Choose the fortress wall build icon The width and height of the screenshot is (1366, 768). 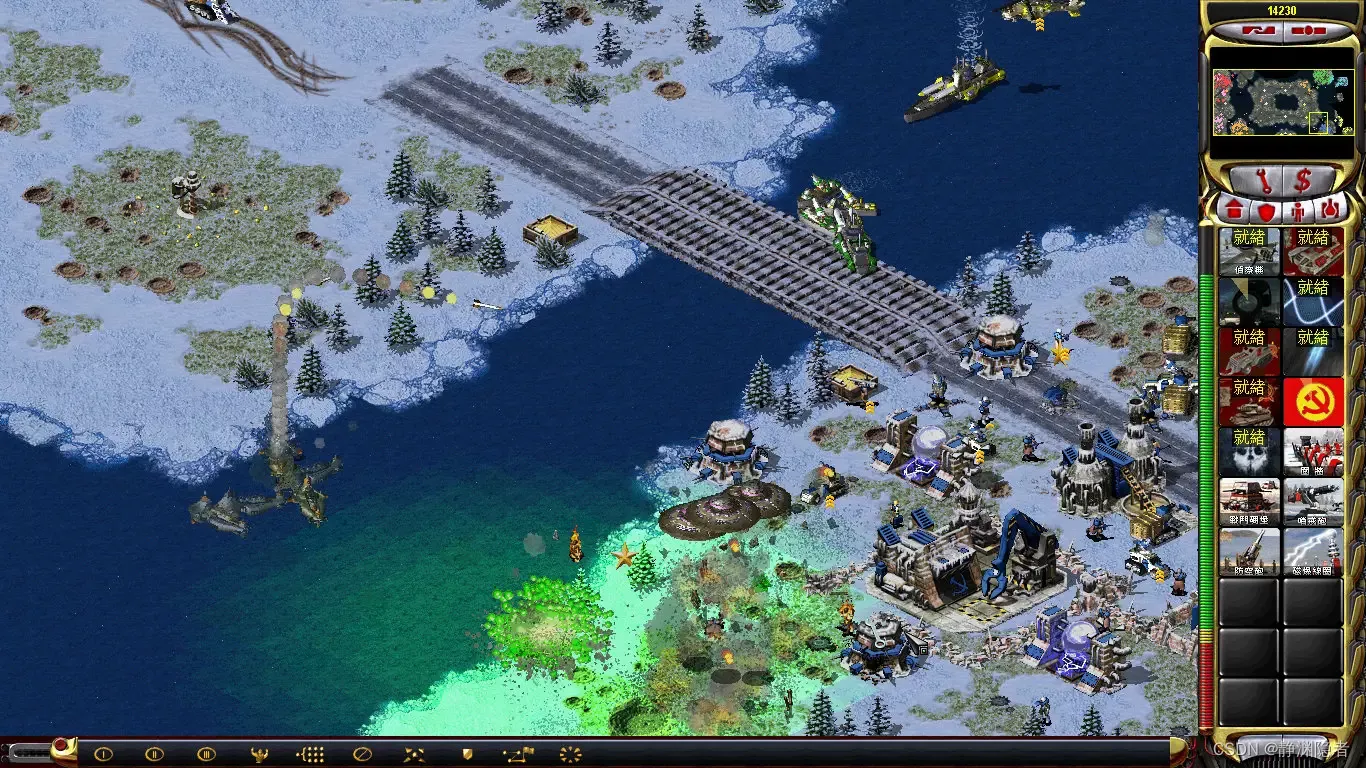pos(1313,451)
